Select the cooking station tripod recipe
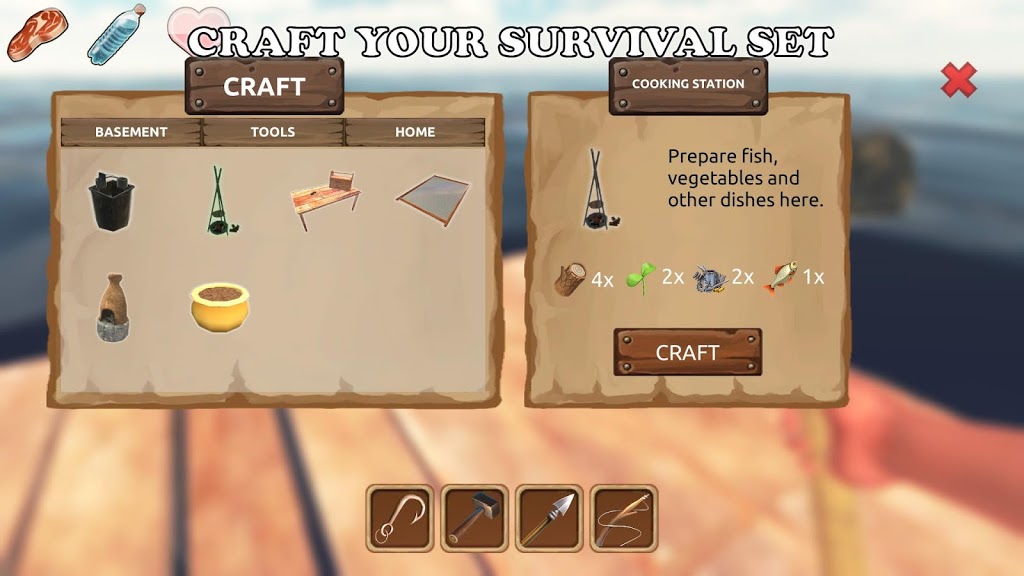 (218, 201)
